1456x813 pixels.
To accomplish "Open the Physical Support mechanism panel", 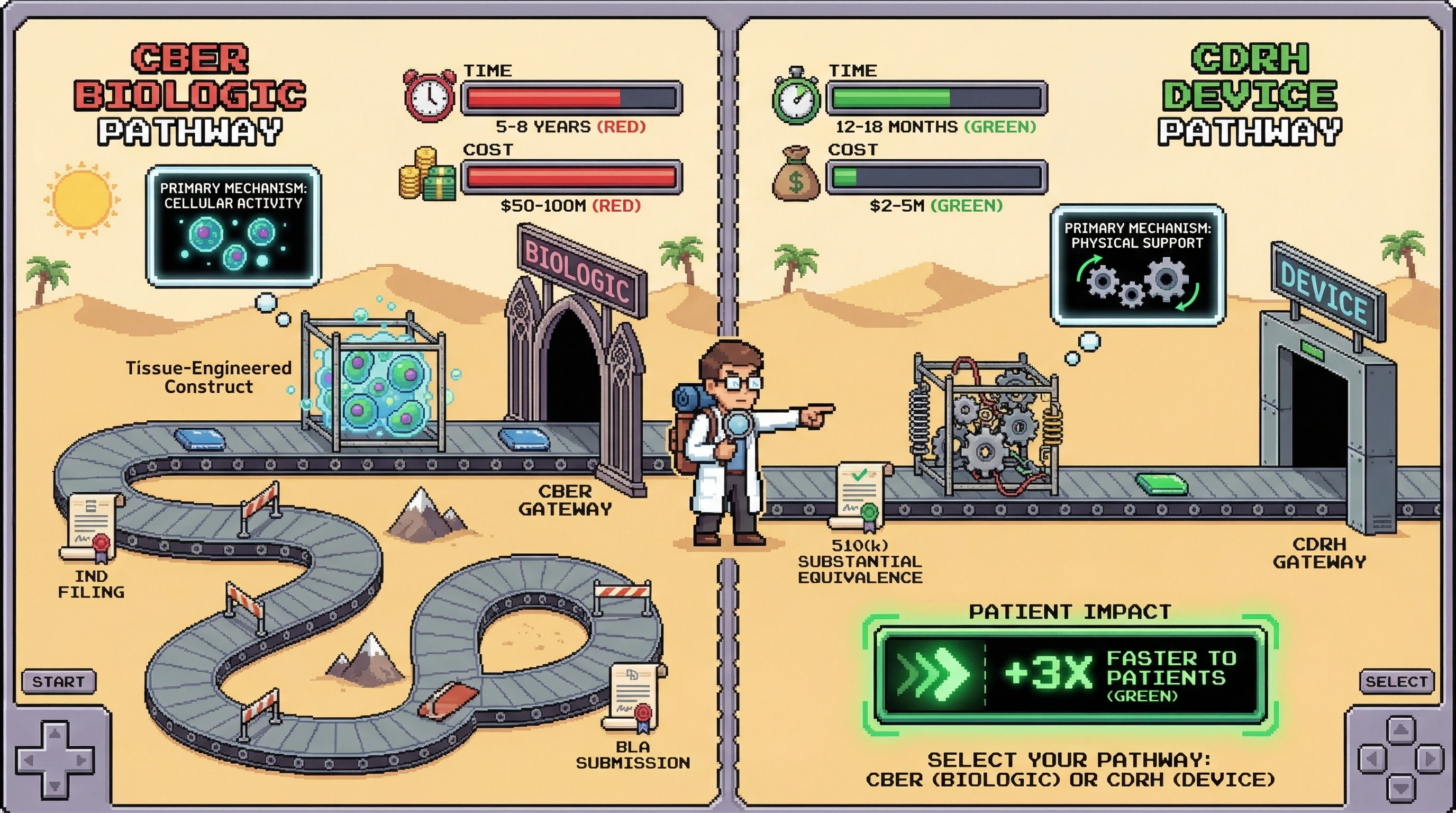I will 1137,265.
